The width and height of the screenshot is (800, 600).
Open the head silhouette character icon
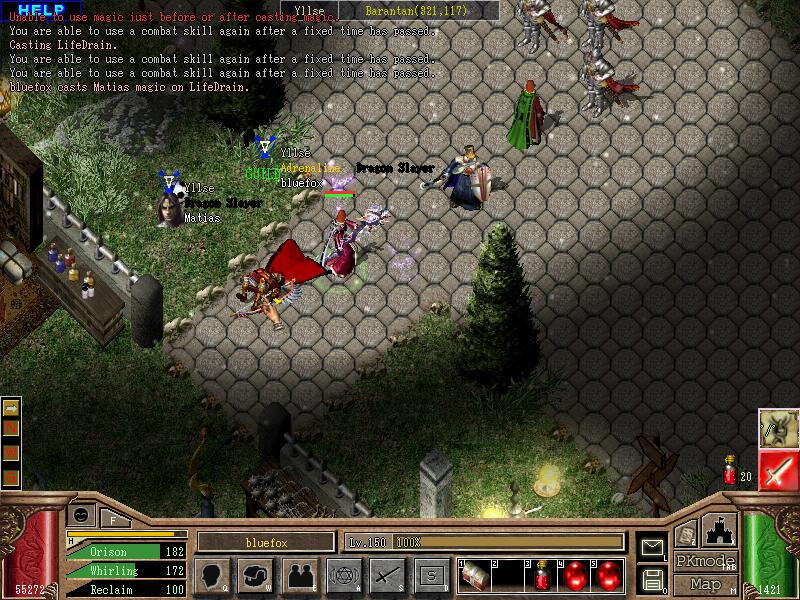[213, 575]
